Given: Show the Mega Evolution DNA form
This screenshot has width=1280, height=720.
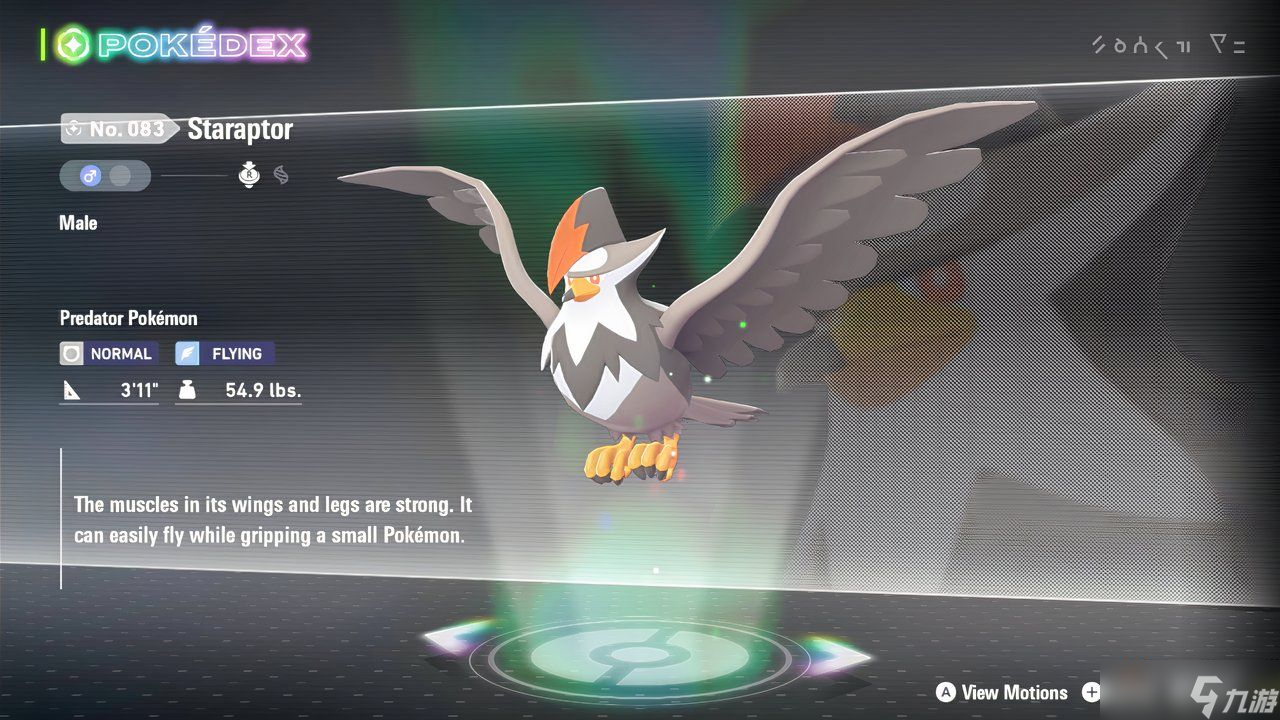Looking at the screenshot, I should pos(281,175).
